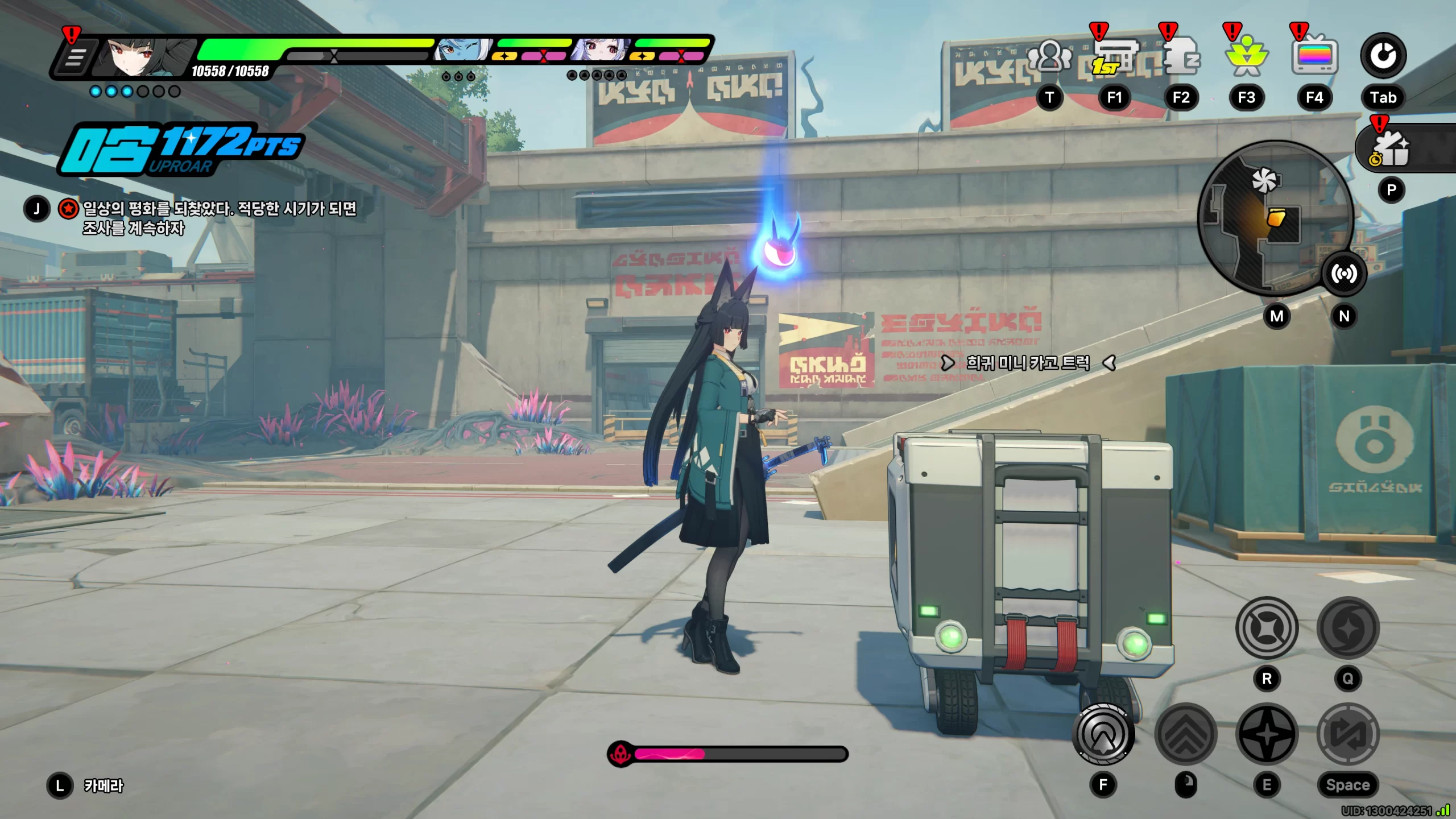
Task: Switch to the white-haired teammate portrait
Action: (600, 51)
